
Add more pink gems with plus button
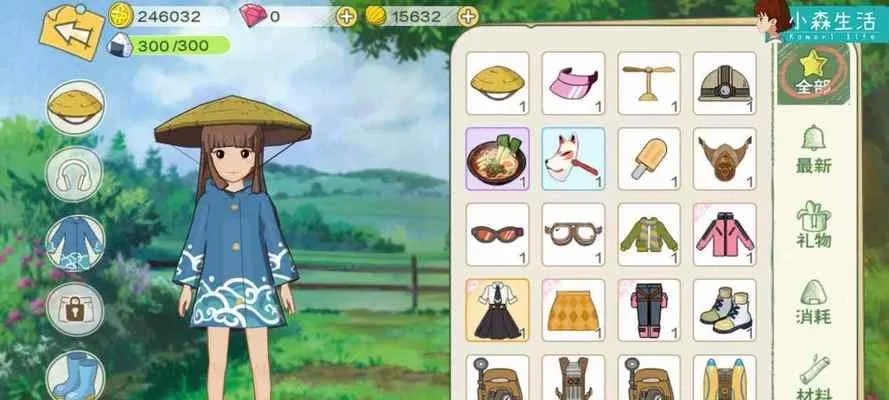(346, 15)
